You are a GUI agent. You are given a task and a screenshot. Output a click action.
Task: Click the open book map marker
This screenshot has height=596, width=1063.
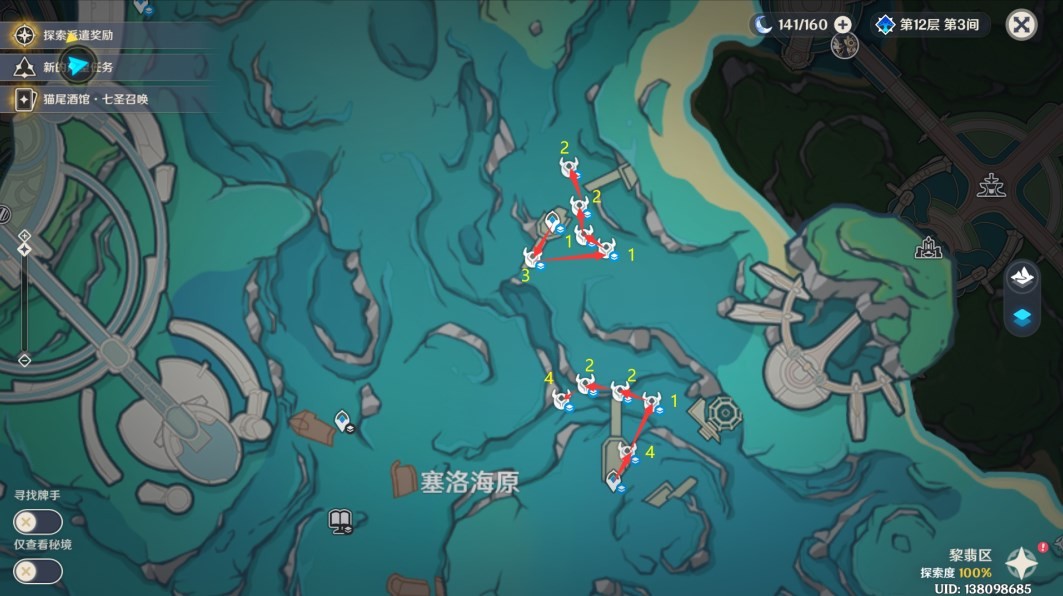pyautogui.click(x=340, y=520)
